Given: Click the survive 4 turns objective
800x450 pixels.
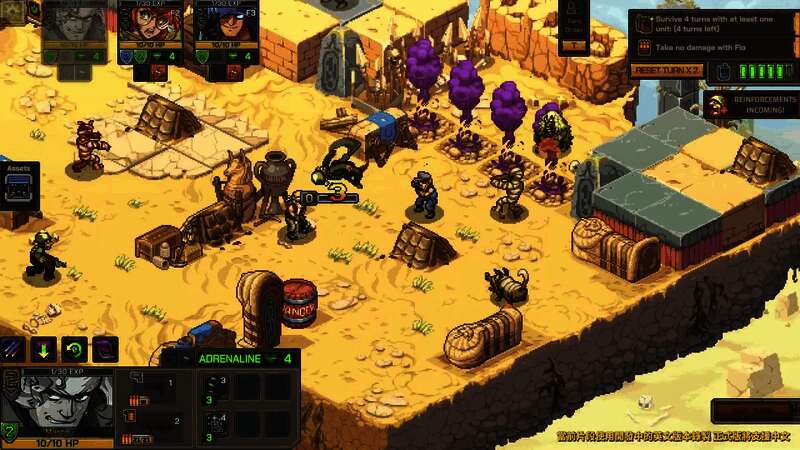Looking at the screenshot, I should coord(708,25).
